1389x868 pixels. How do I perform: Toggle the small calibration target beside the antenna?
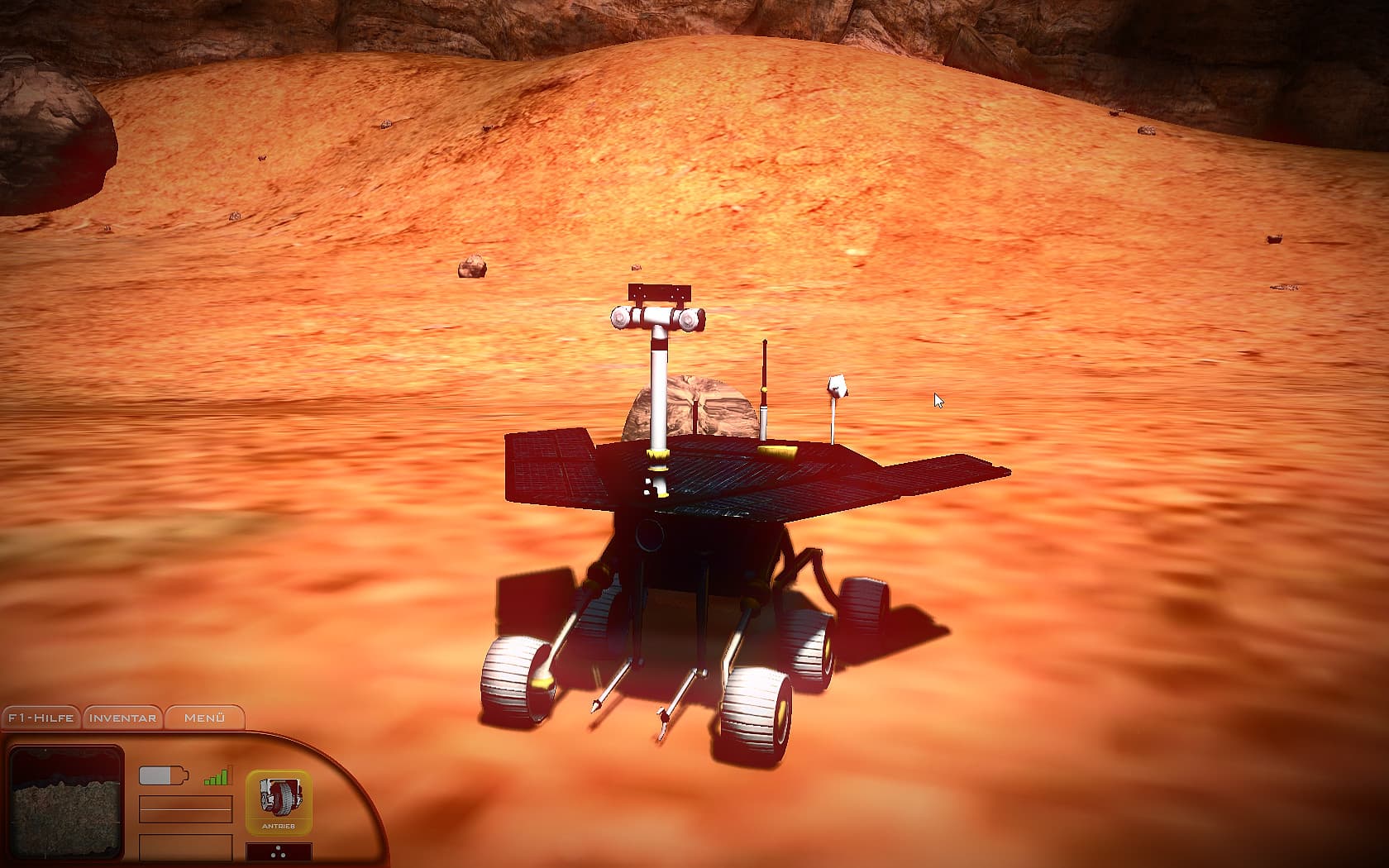[x=837, y=387]
